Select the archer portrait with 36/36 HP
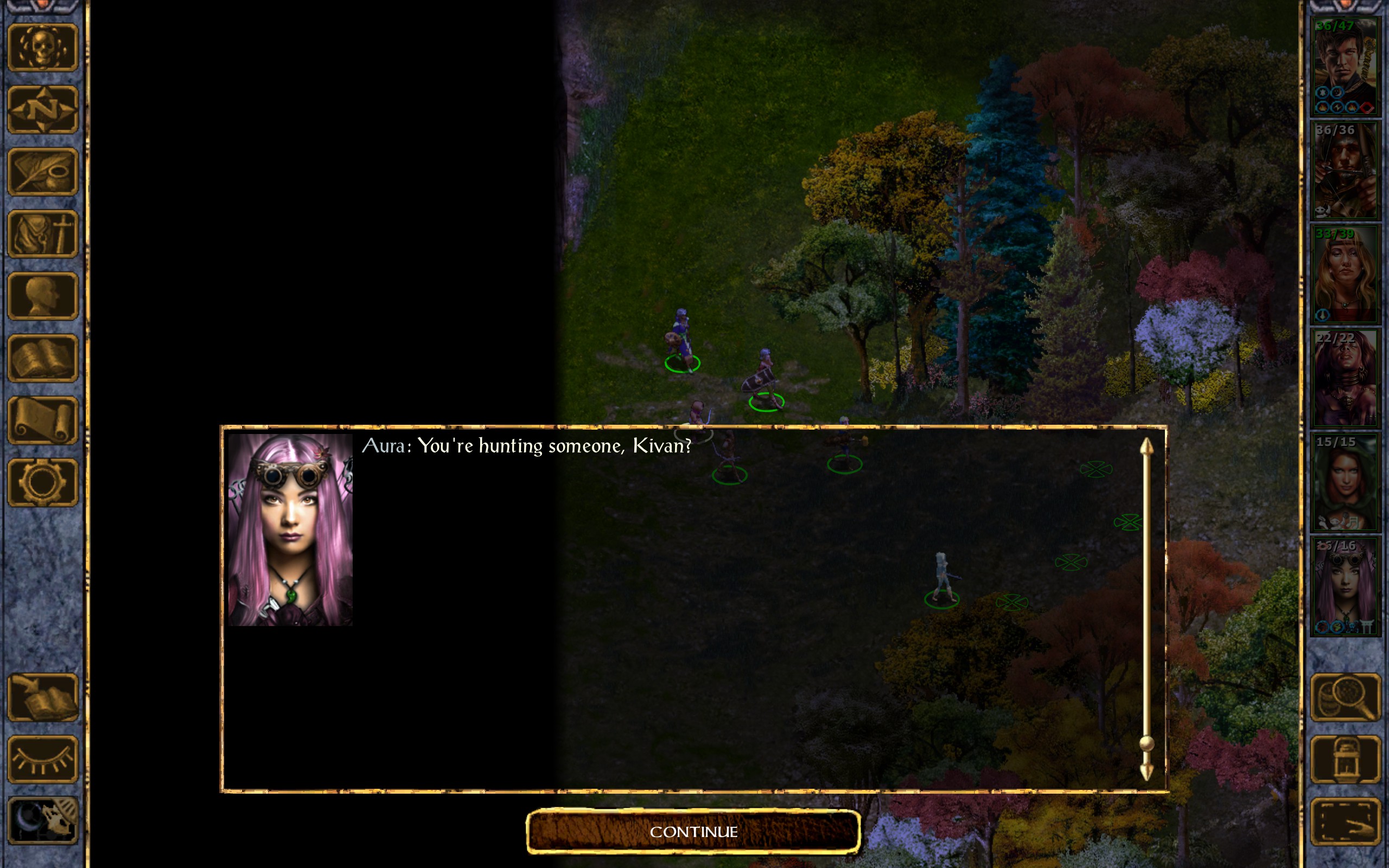Screen dimensions: 1389x868 coord(1344,170)
